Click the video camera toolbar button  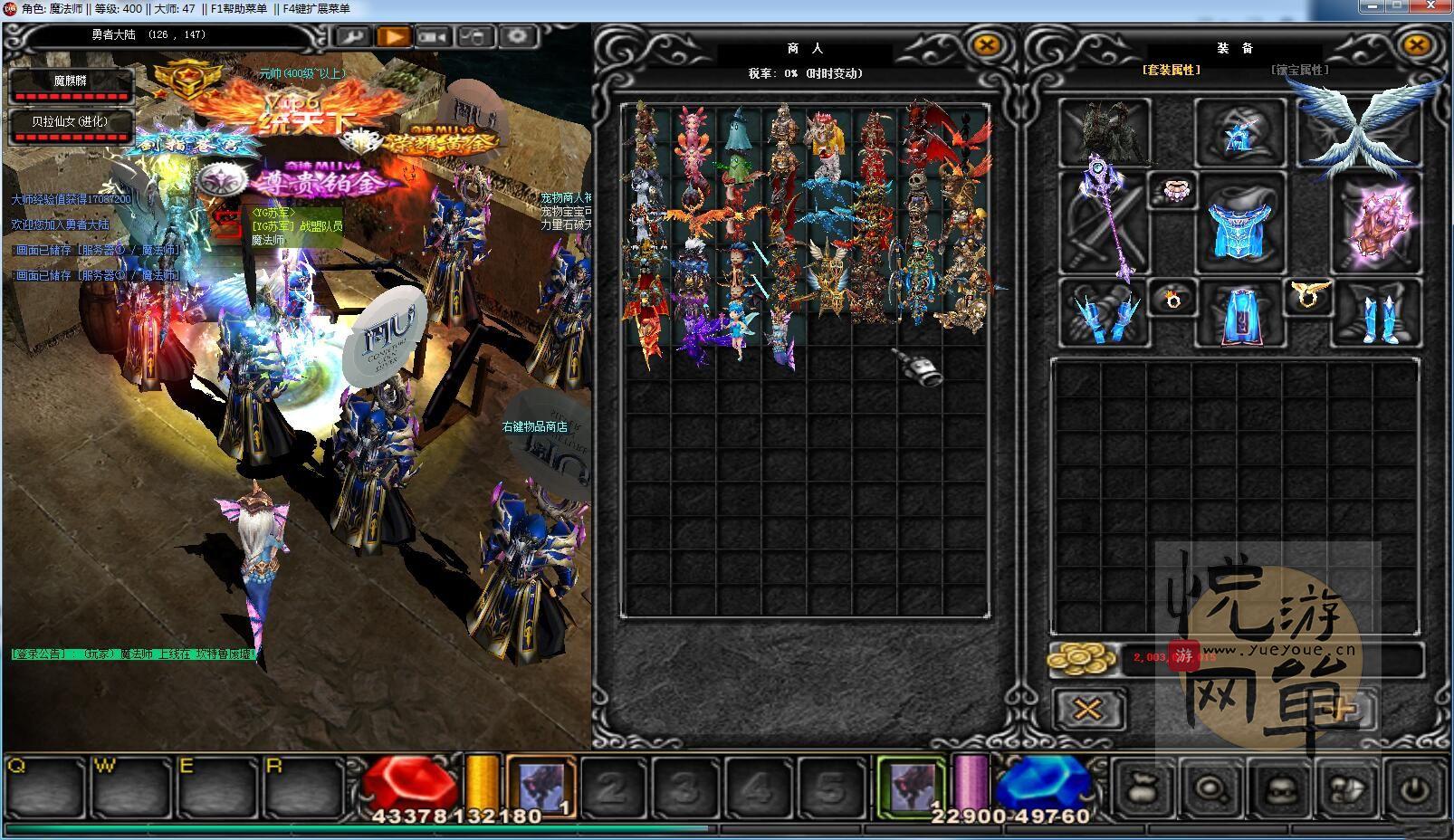point(435,37)
